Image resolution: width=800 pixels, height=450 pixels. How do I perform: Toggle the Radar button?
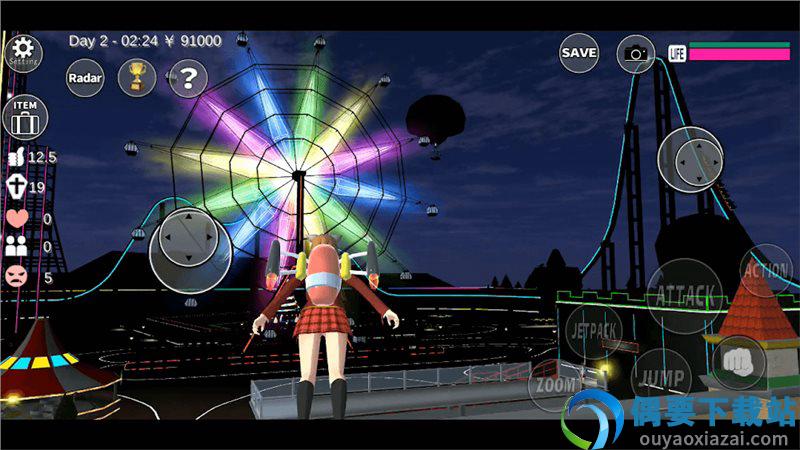tap(85, 77)
